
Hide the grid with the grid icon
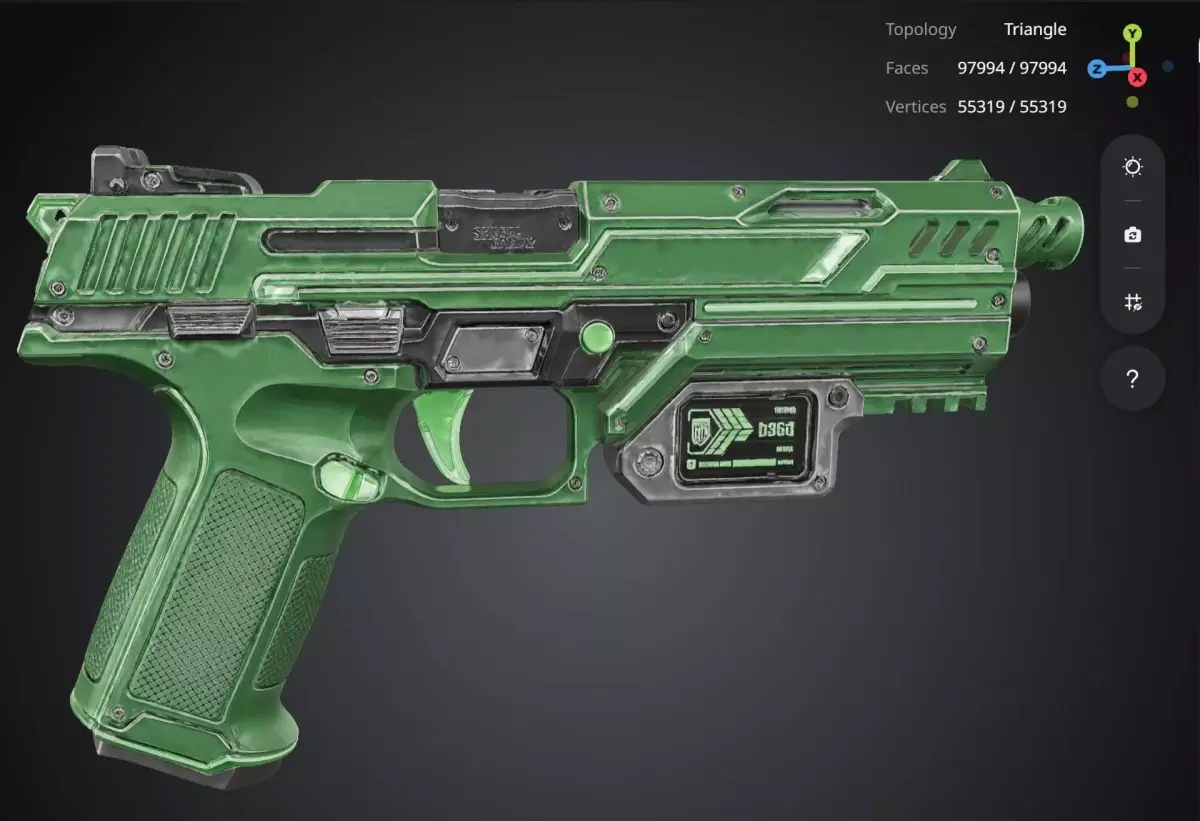1132,302
